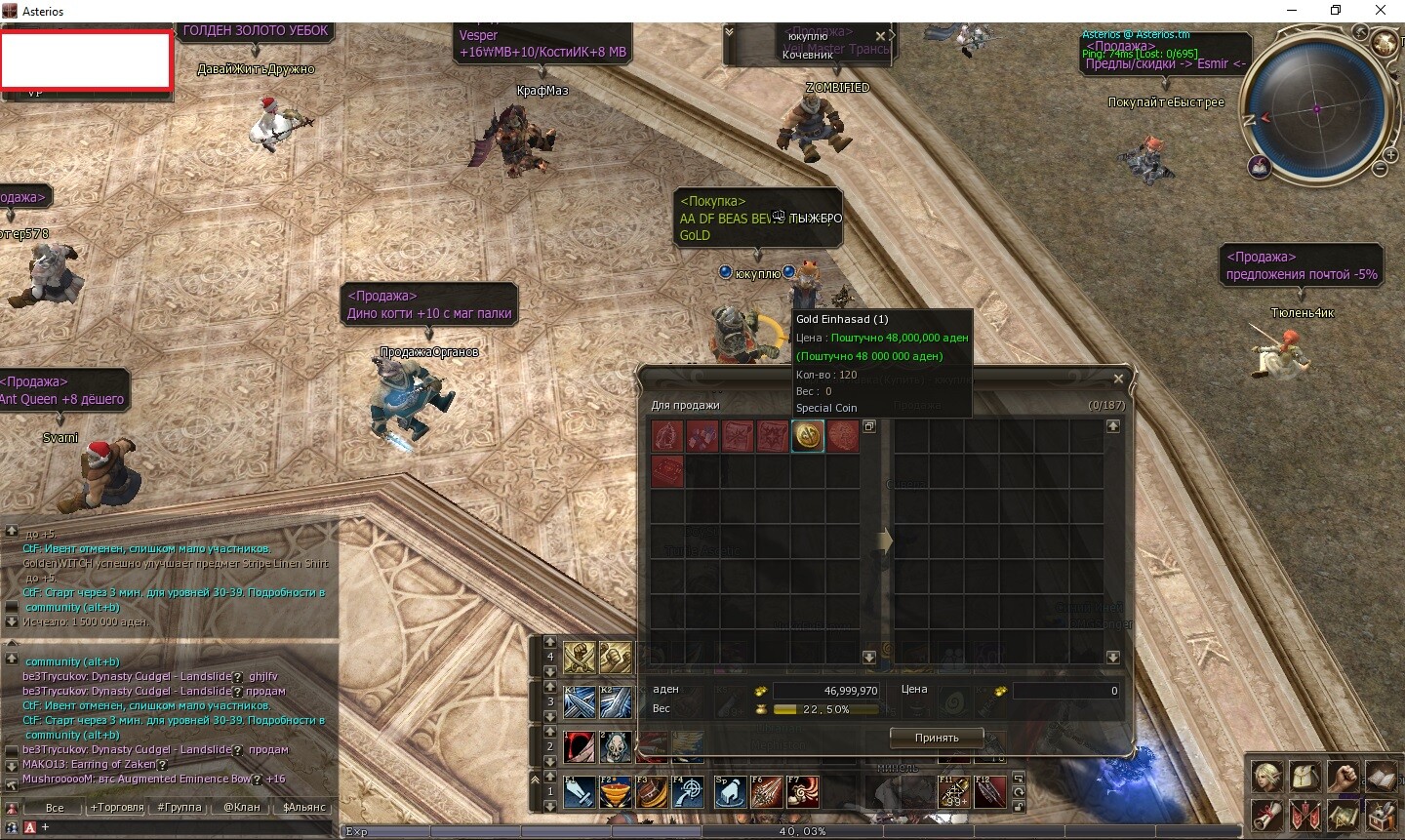Activate the F4 target hotbar skill
The image size is (1405, 840).
[690, 791]
